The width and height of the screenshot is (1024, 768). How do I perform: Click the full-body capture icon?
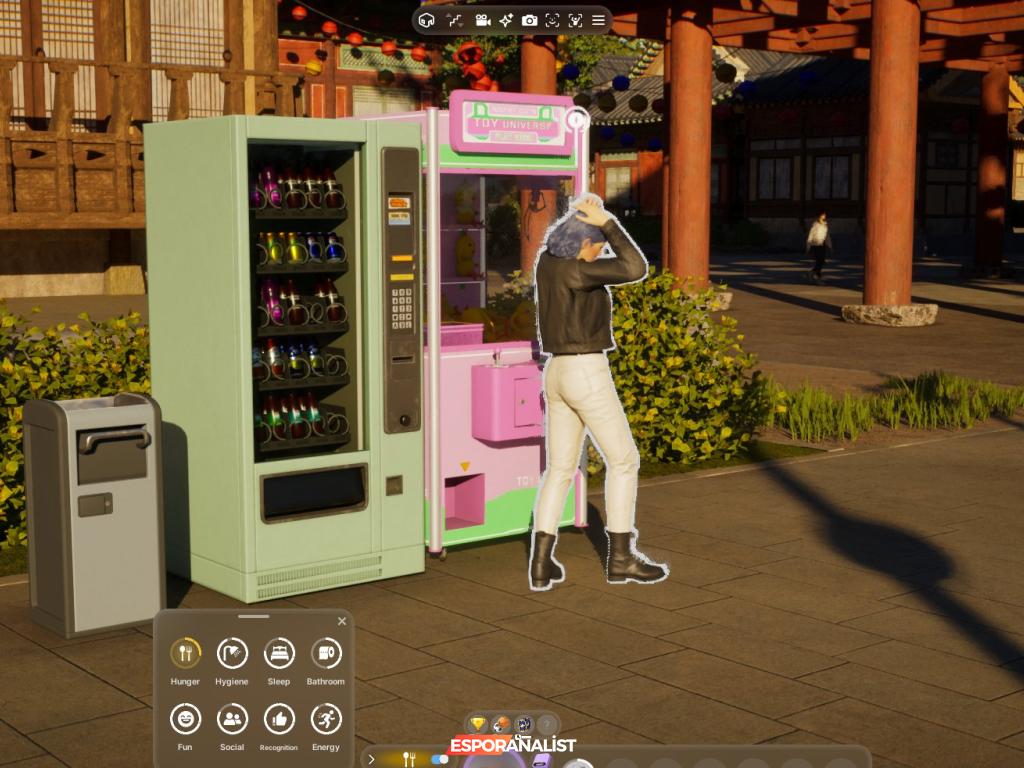(x=576, y=20)
